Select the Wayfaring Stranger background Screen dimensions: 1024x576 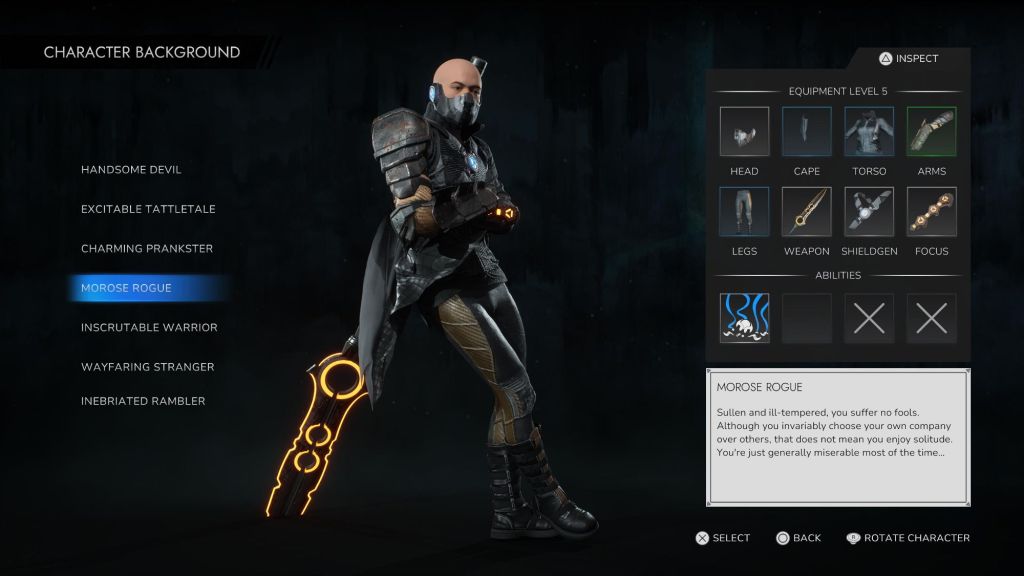[148, 367]
